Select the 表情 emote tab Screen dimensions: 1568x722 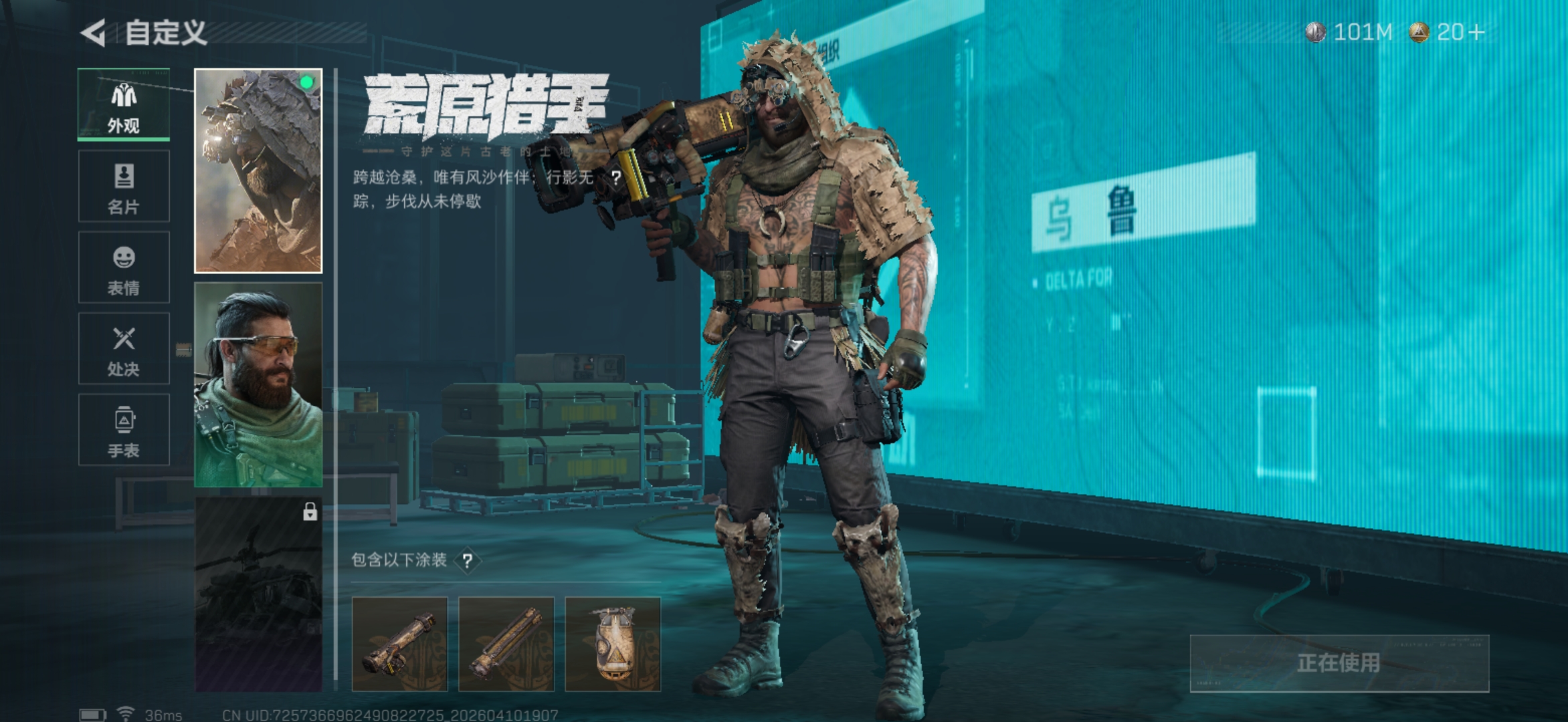[x=124, y=267]
